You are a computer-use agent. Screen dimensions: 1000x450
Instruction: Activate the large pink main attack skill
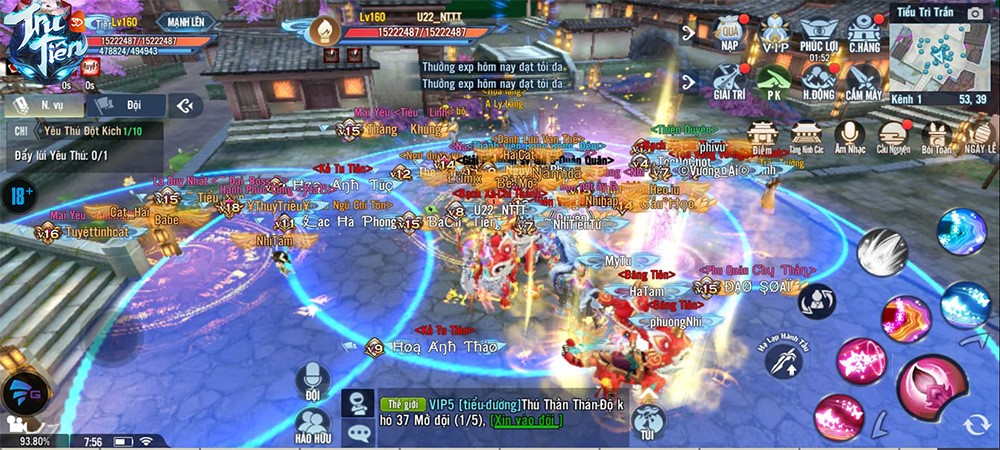tap(933, 392)
